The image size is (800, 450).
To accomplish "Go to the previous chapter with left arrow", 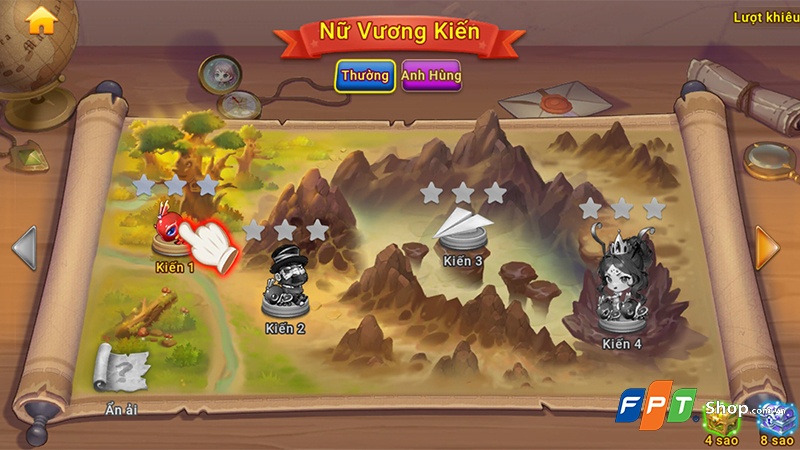I will click(24, 248).
